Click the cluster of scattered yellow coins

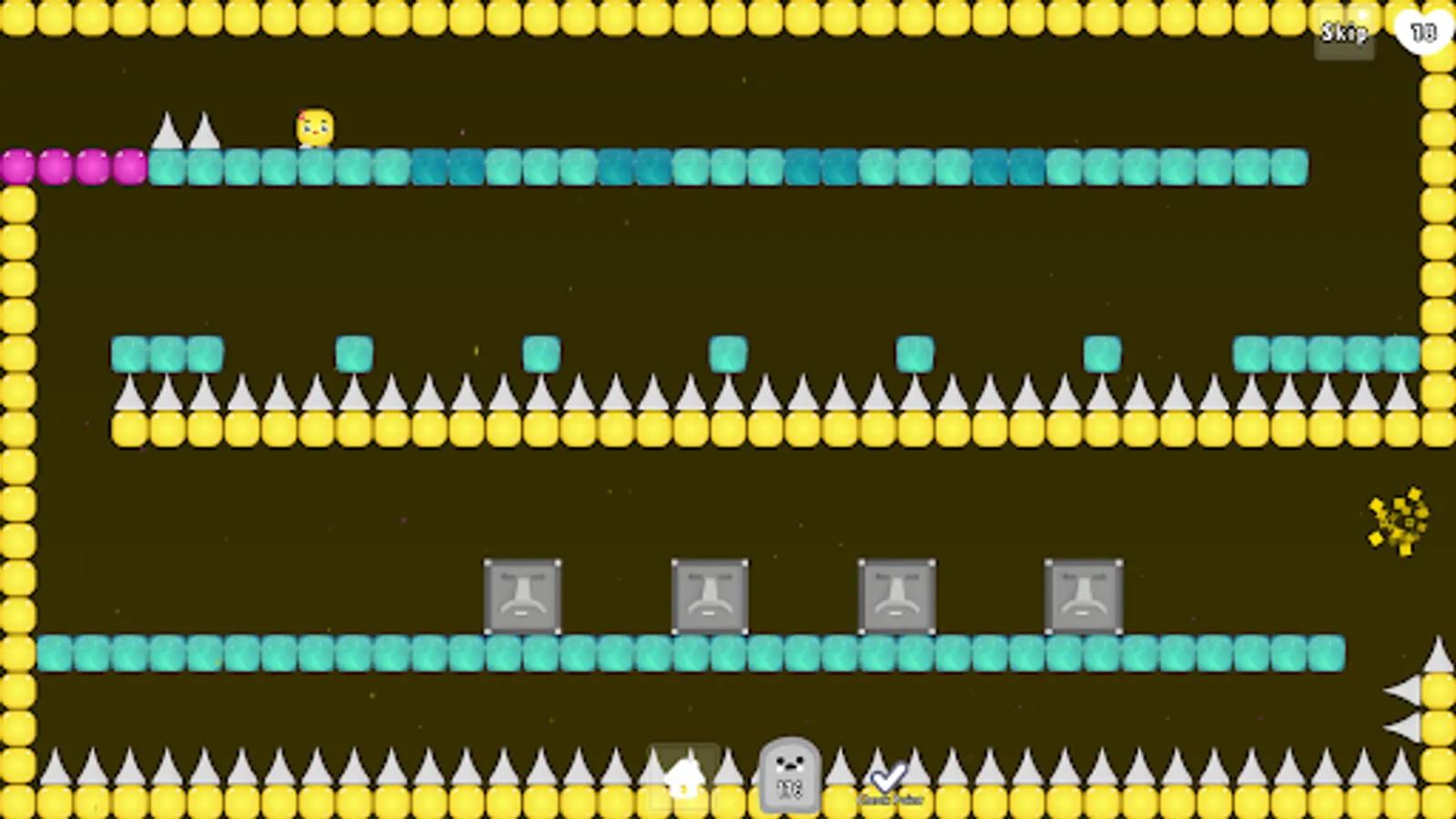(1397, 521)
